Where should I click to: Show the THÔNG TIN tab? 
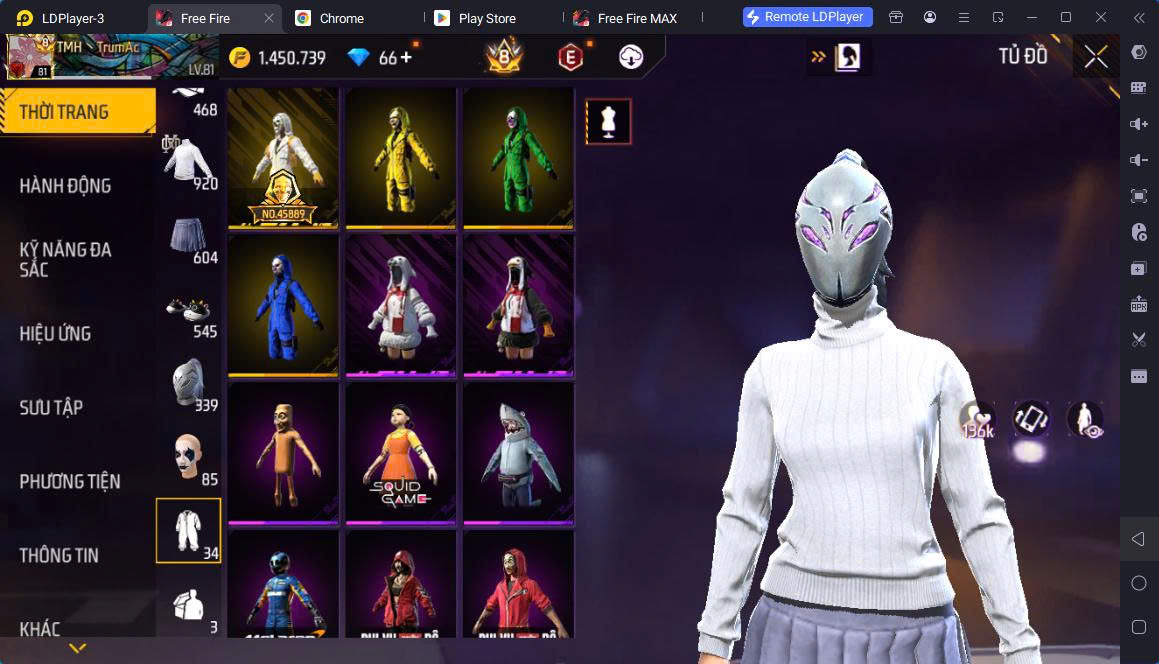coord(59,556)
